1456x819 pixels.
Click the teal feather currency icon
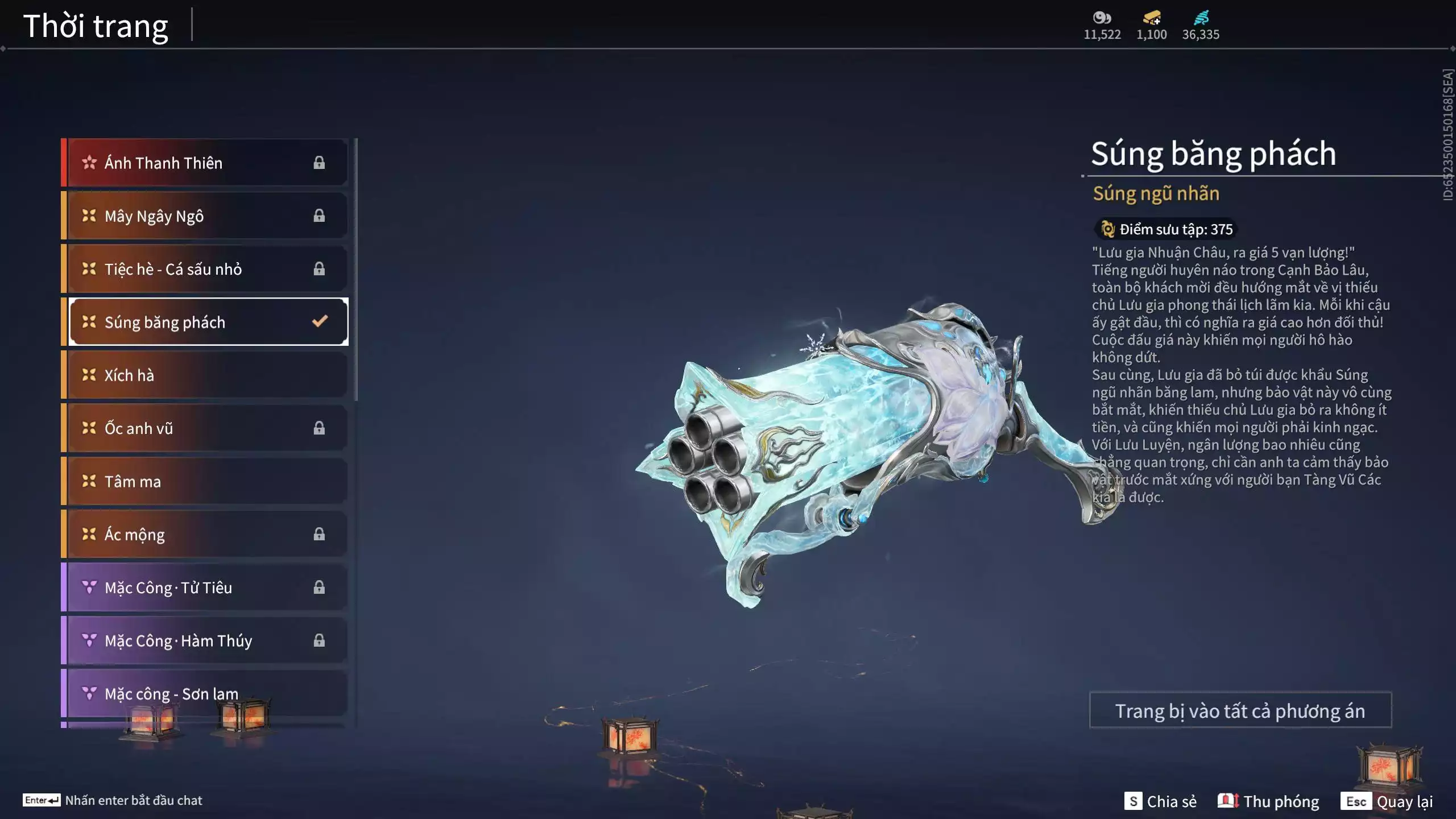click(1201, 18)
